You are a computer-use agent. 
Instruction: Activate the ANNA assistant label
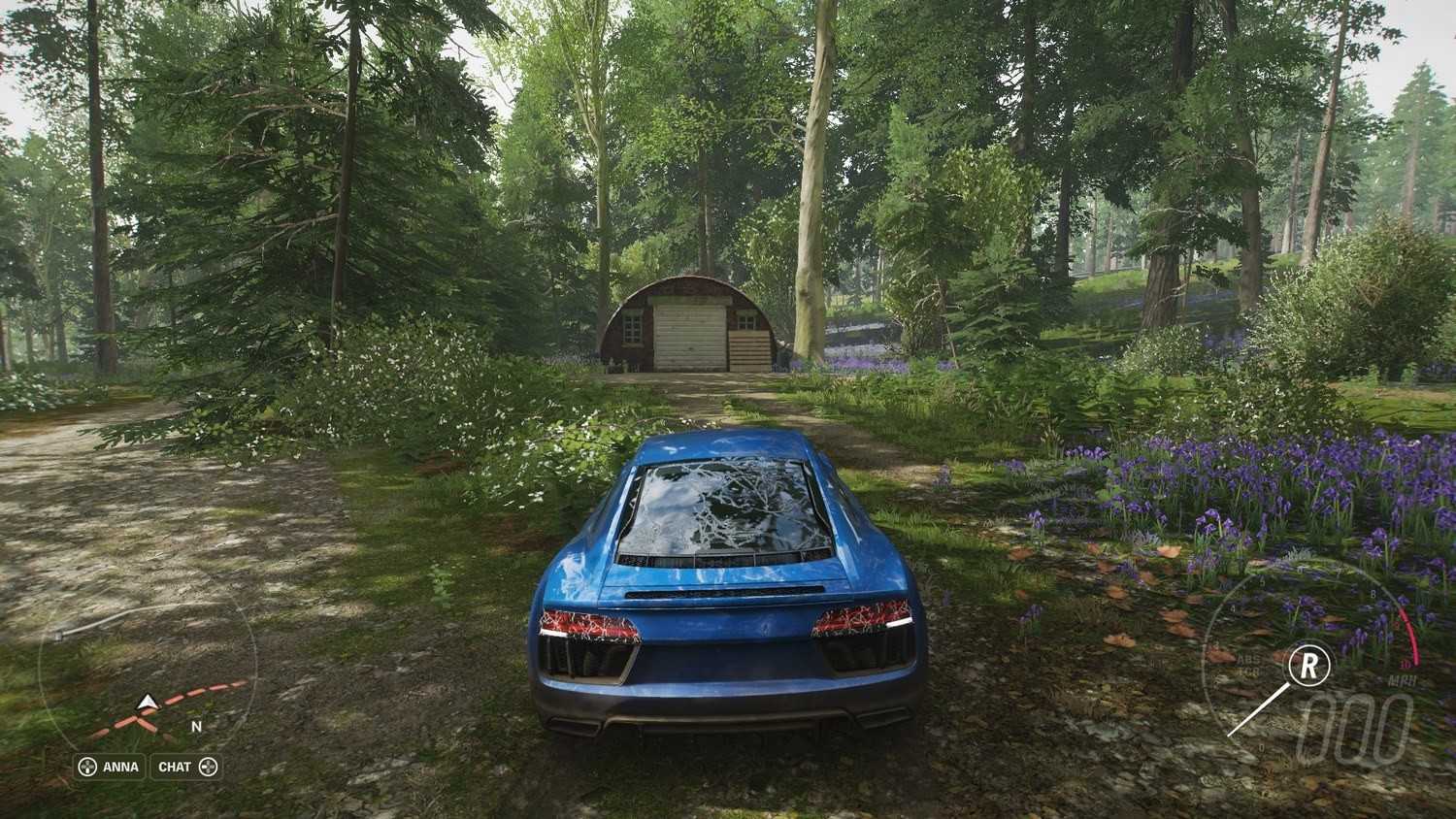[x=111, y=767]
